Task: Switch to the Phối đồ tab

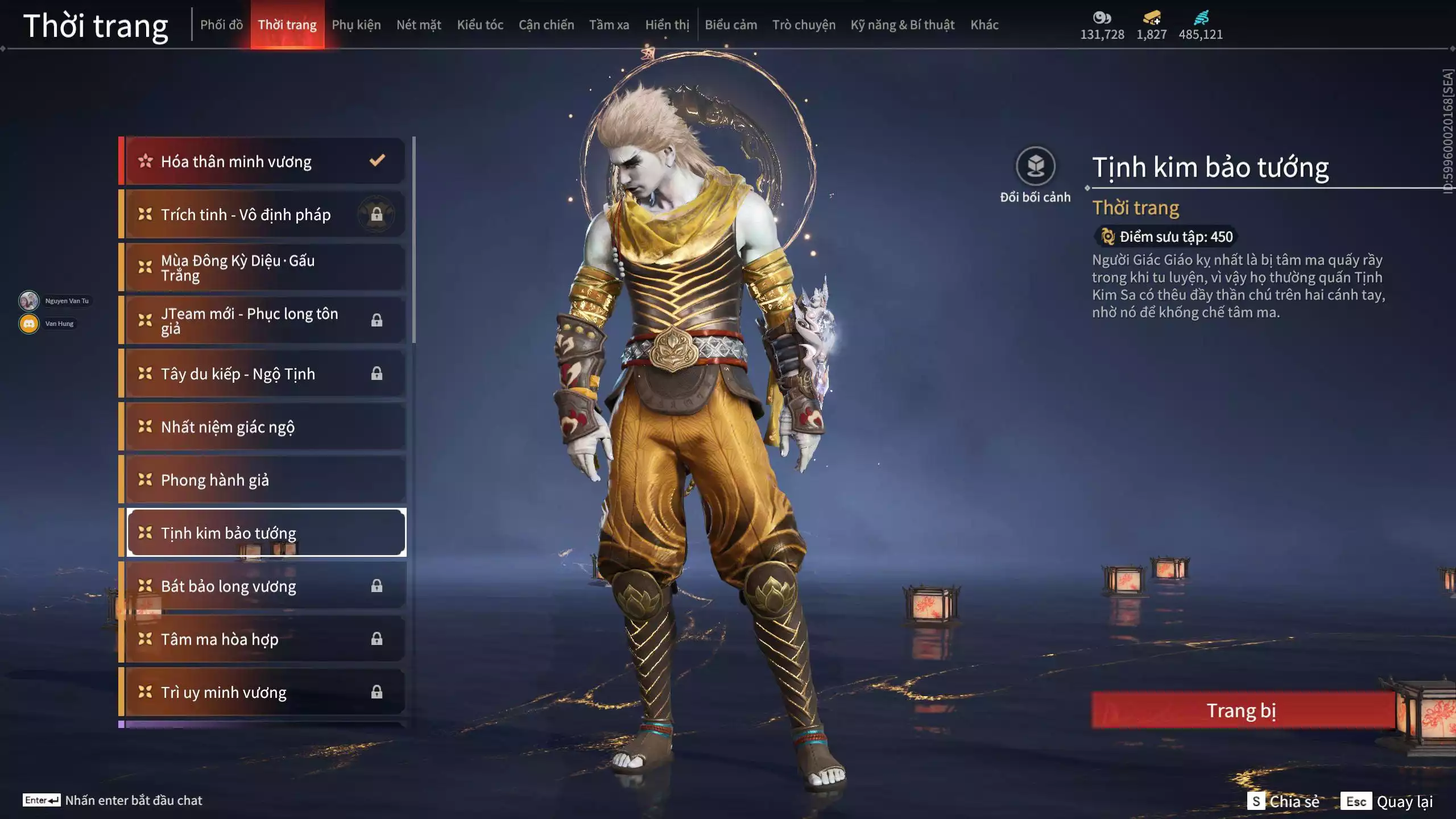Action: tap(221, 25)
